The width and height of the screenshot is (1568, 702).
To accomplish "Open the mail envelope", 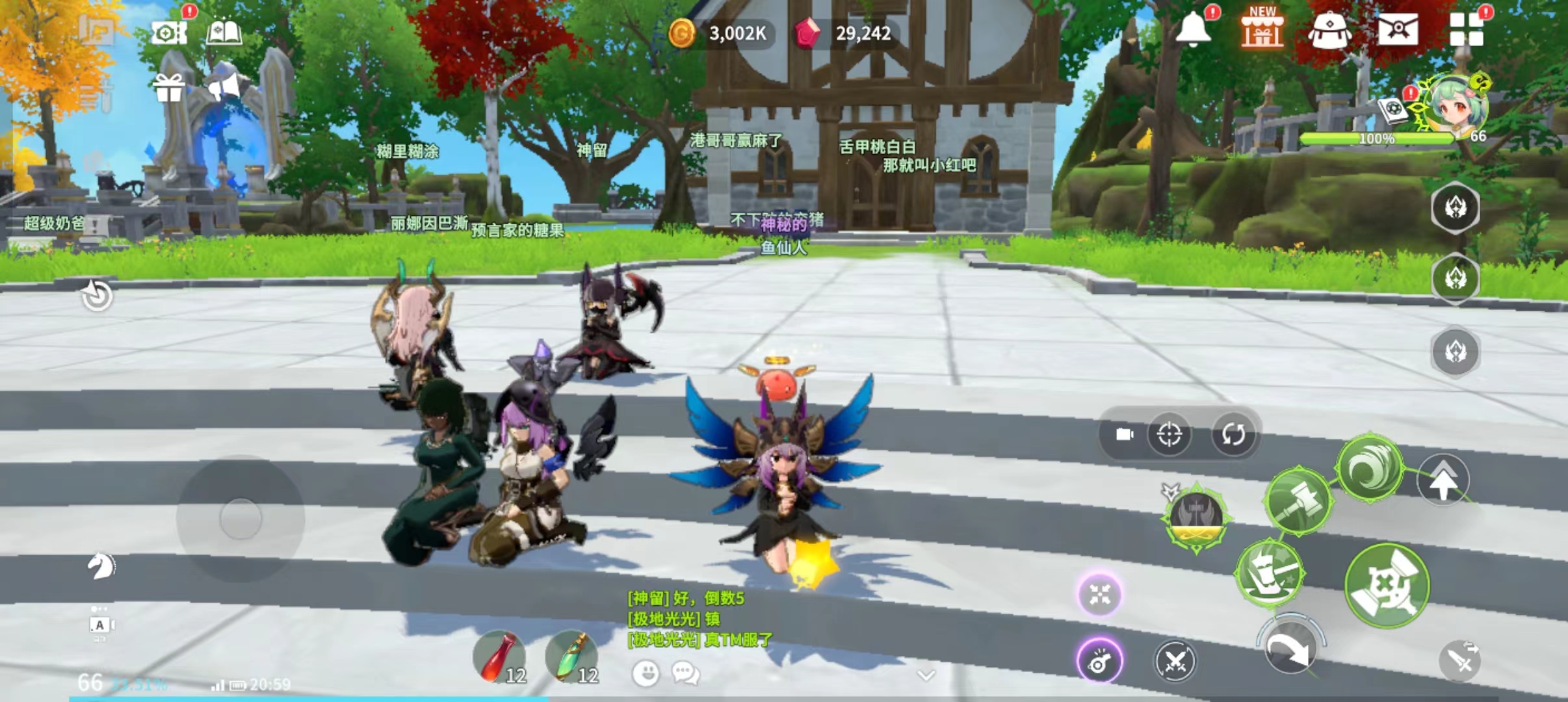I will pos(1398,29).
